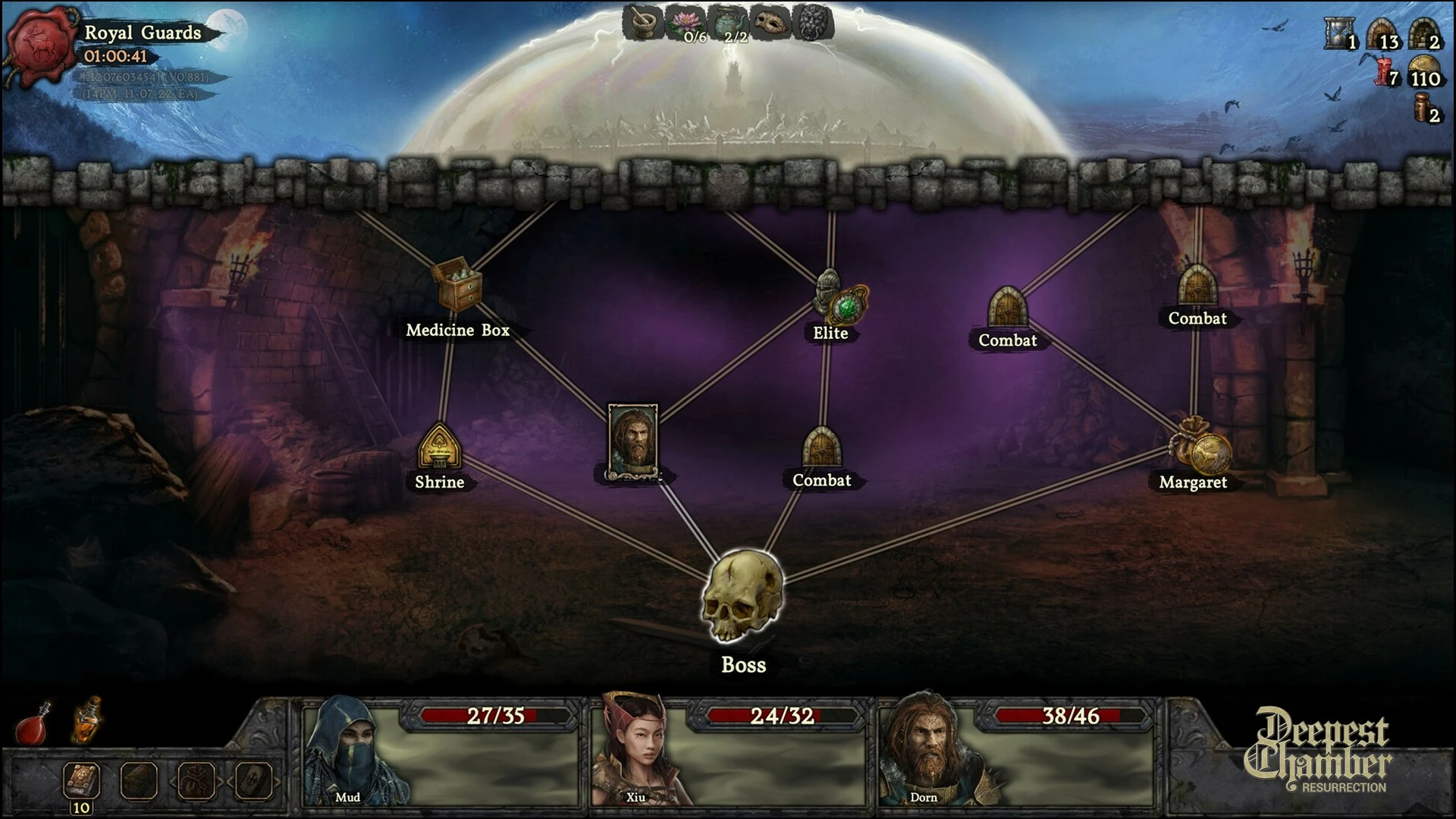This screenshot has height=819, width=1456.
Task: Open the treasure chest slot
Action: [139, 779]
